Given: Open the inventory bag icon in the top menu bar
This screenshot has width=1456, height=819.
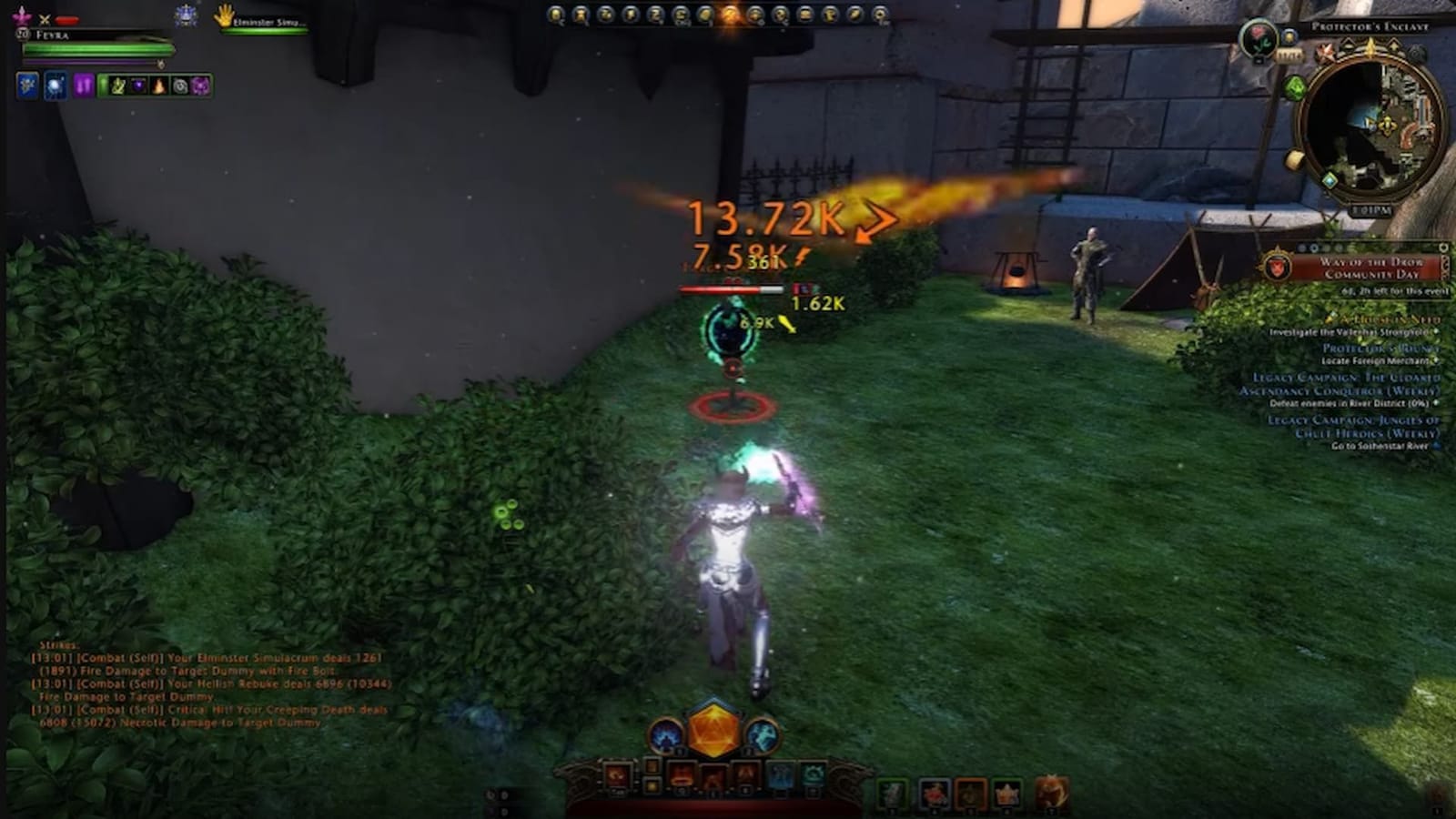Looking at the screenshot, I should coord(805,14).
